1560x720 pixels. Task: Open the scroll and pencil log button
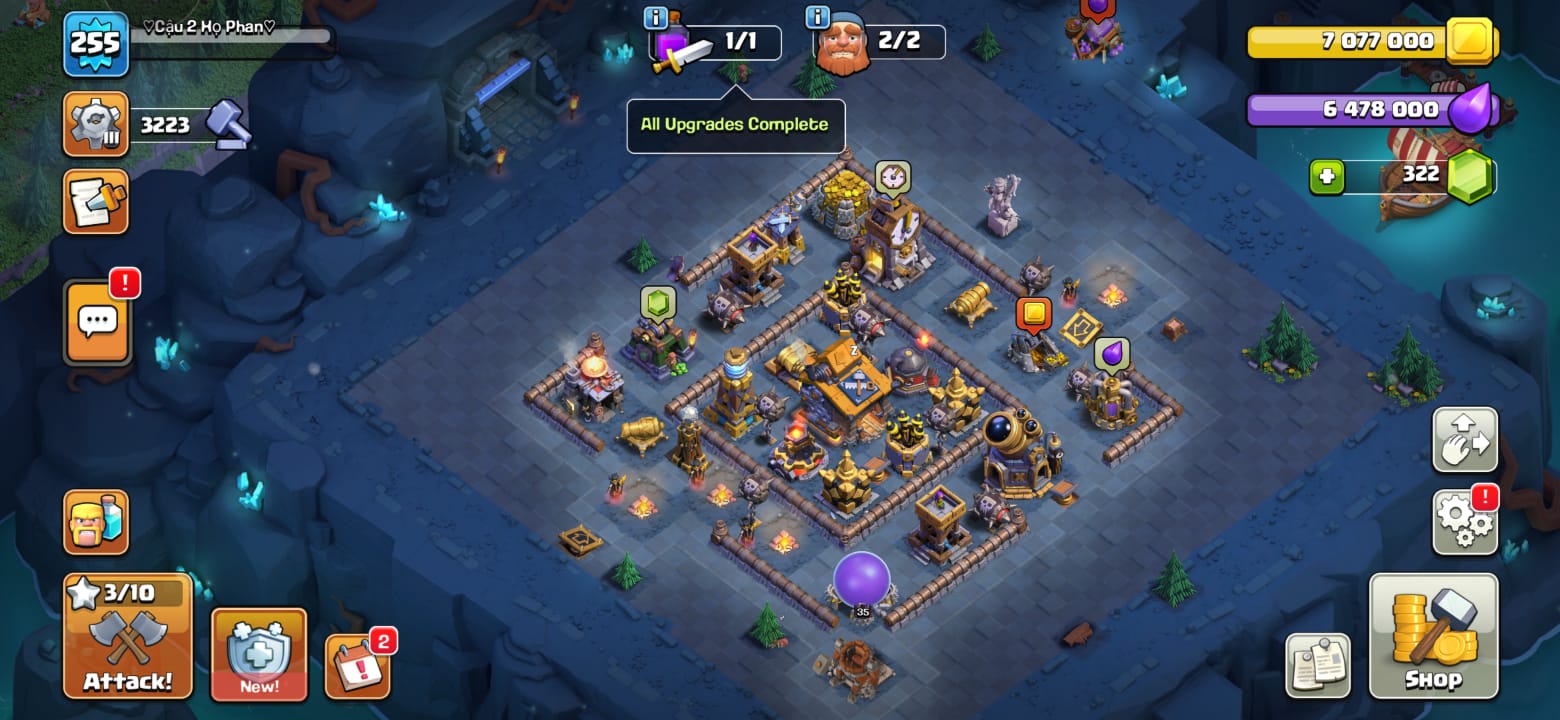96,201
